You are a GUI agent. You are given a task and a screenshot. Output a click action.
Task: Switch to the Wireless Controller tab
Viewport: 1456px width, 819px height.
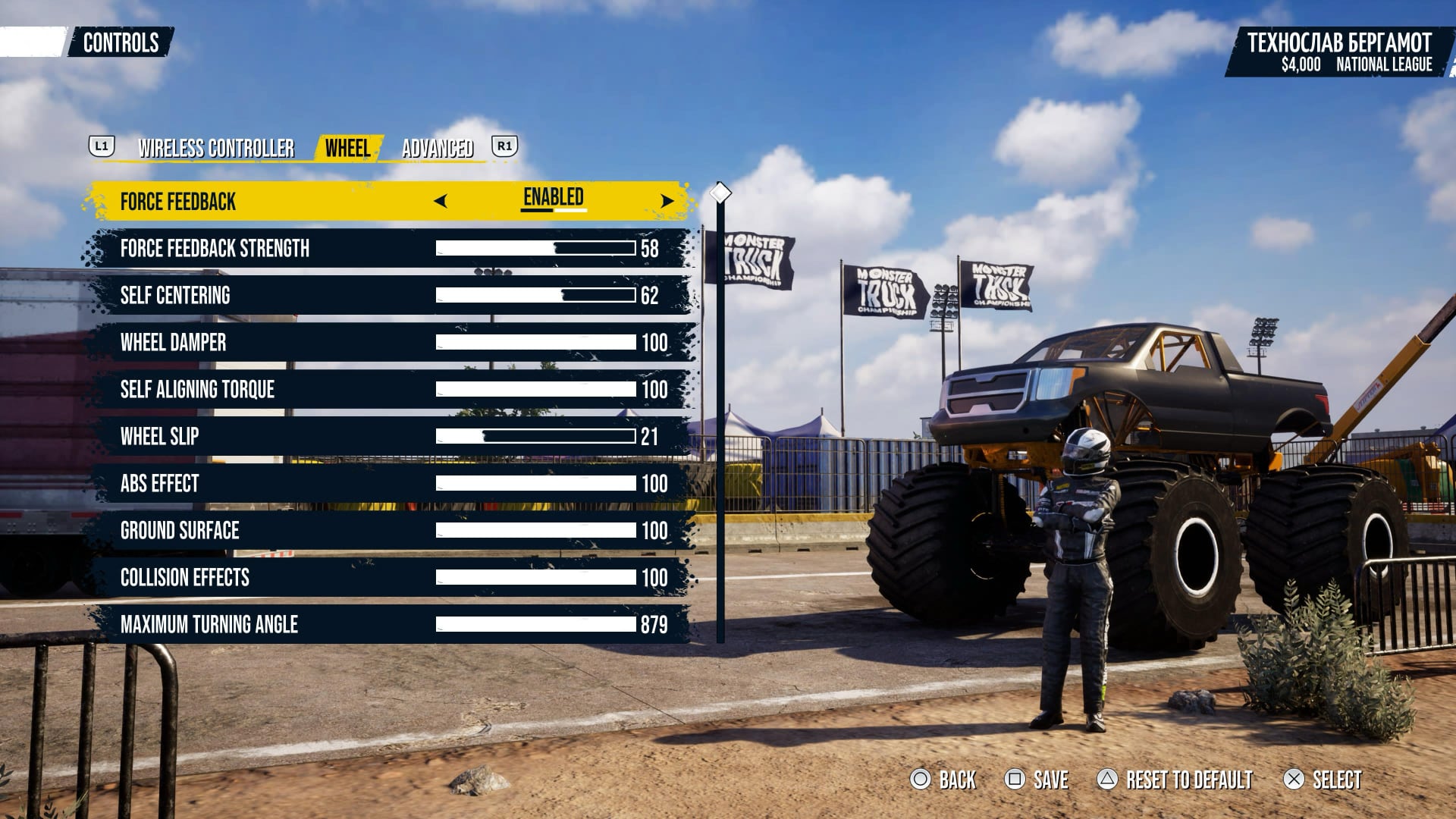coord(216,148)
